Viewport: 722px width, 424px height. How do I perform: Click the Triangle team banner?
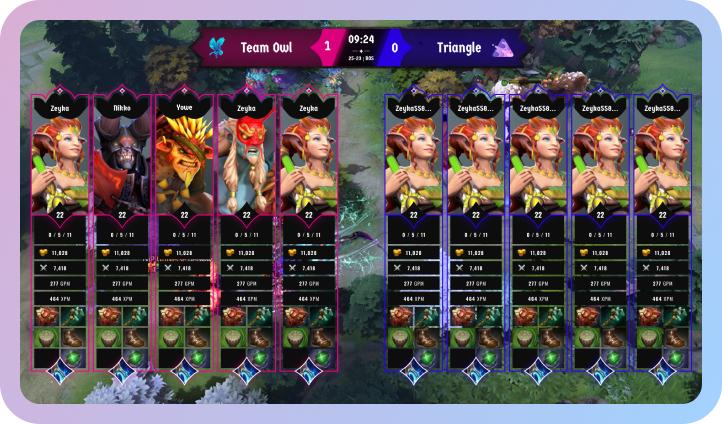(460, 47)
